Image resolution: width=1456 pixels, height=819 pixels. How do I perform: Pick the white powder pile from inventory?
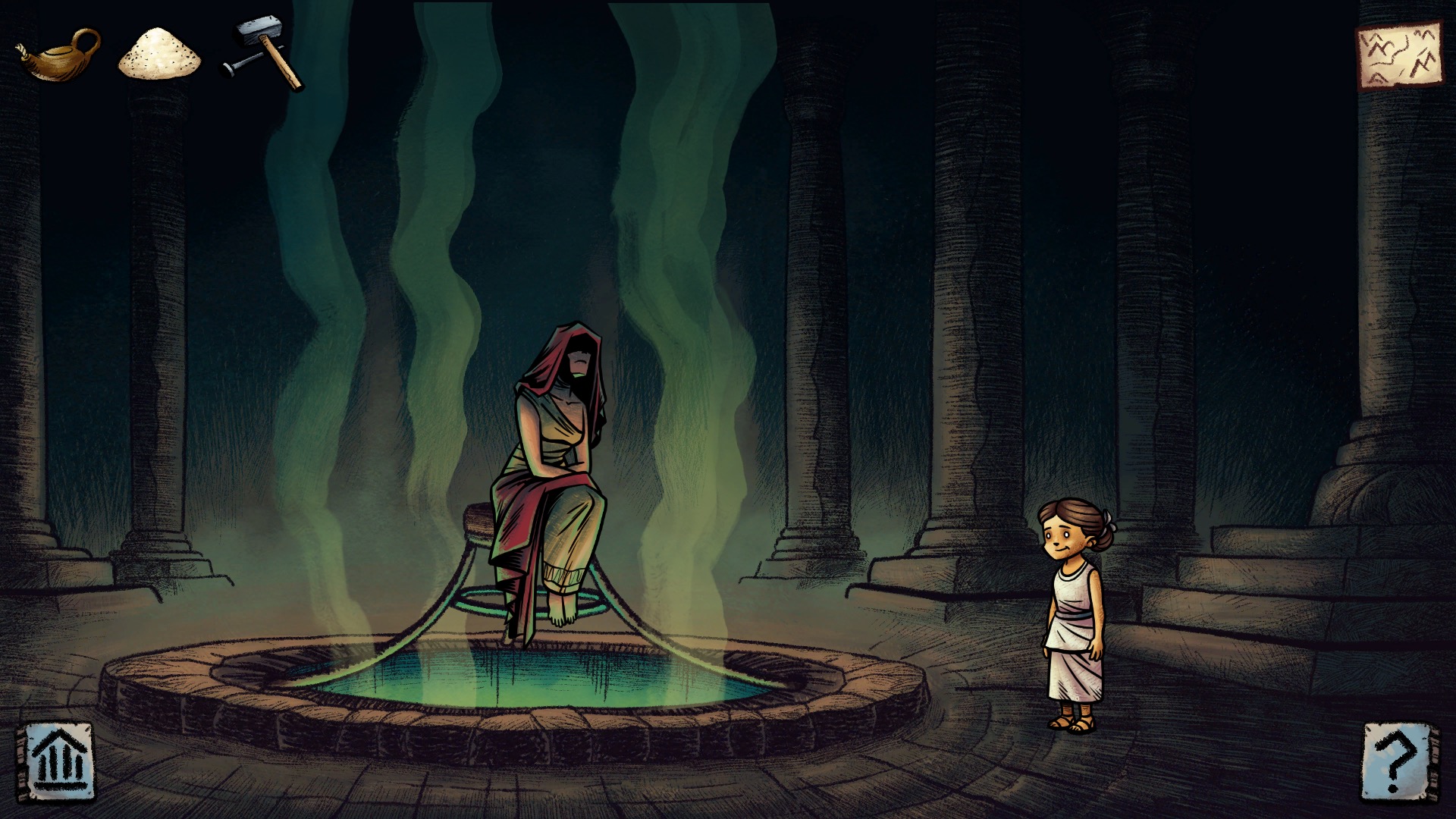(159, 53)
